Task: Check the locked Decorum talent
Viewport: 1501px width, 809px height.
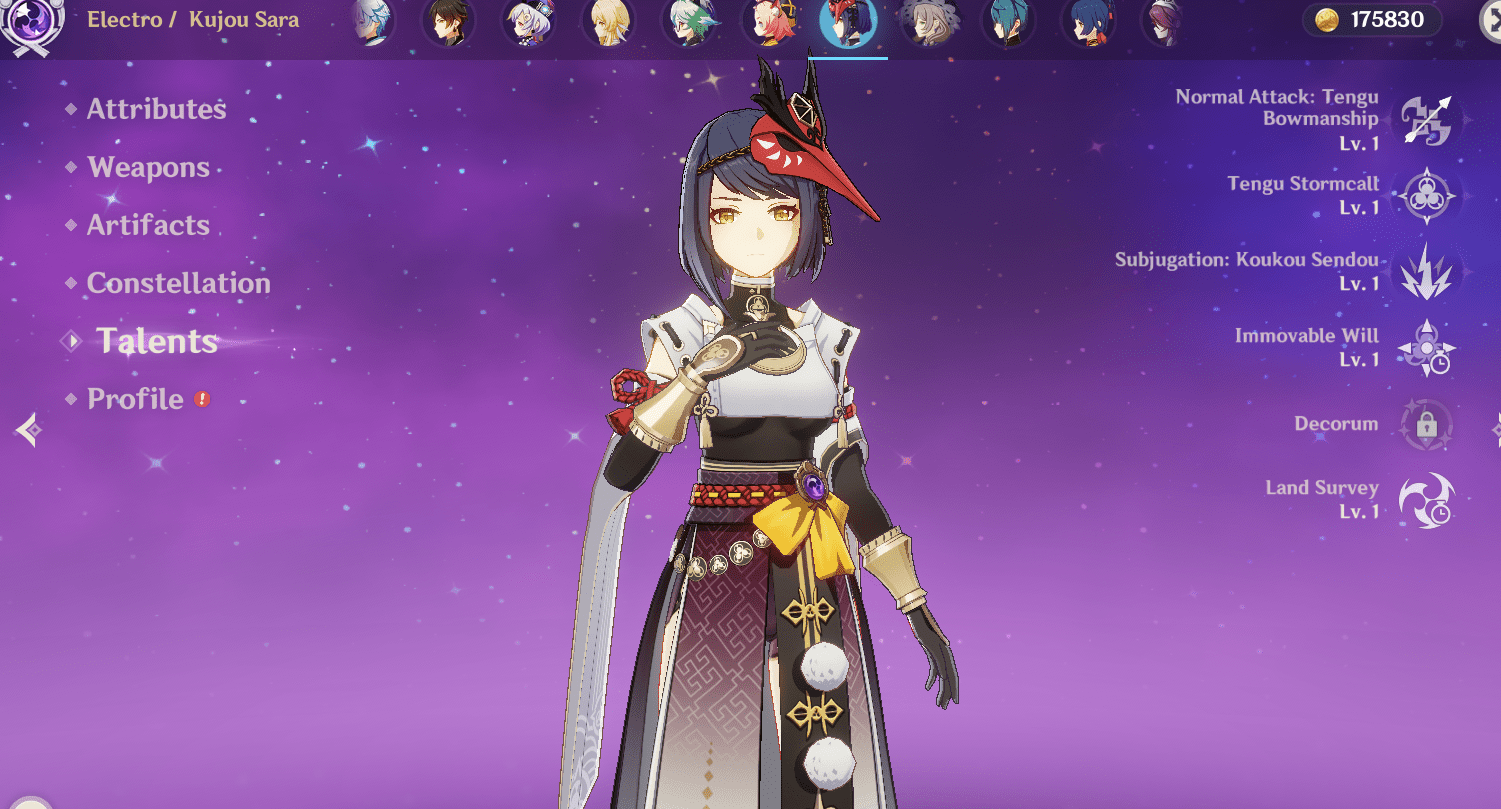Action: [x=1426, y=424]
